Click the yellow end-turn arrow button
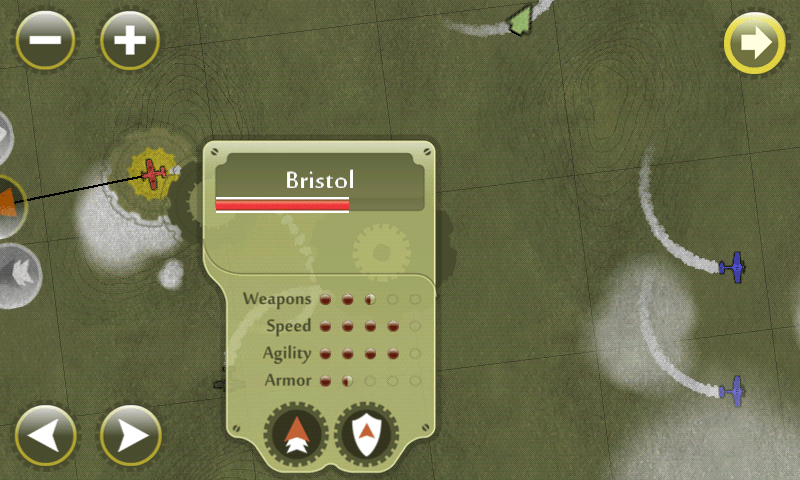 [x=754, y=43]
